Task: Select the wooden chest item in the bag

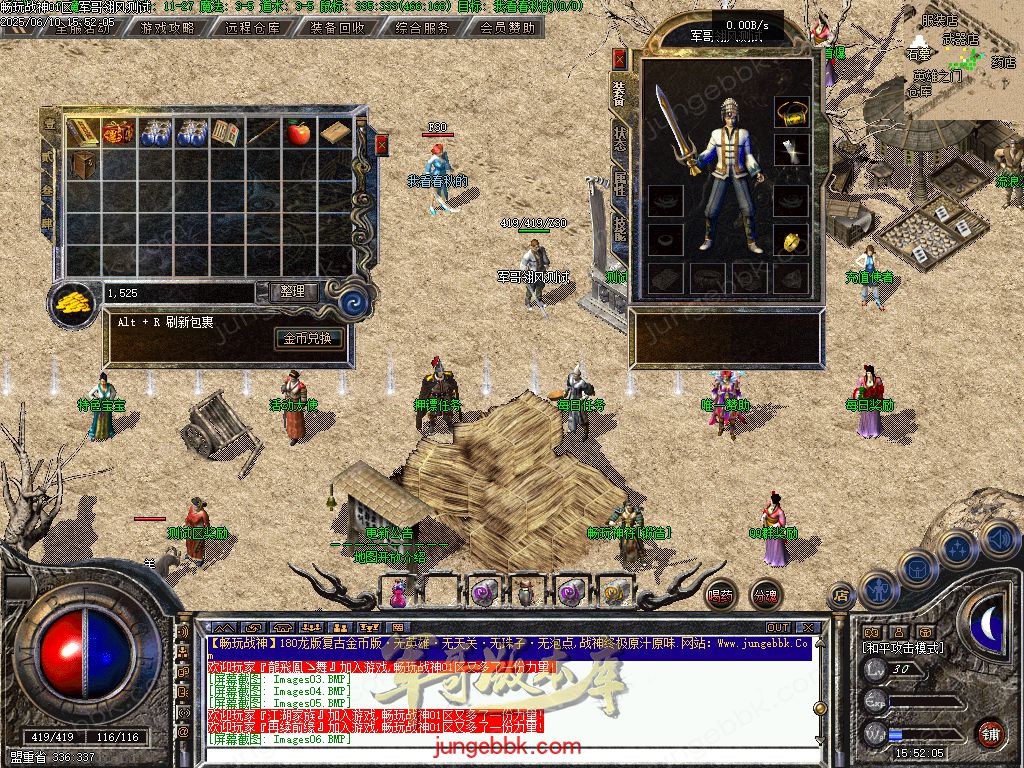Action: [83, 164]
